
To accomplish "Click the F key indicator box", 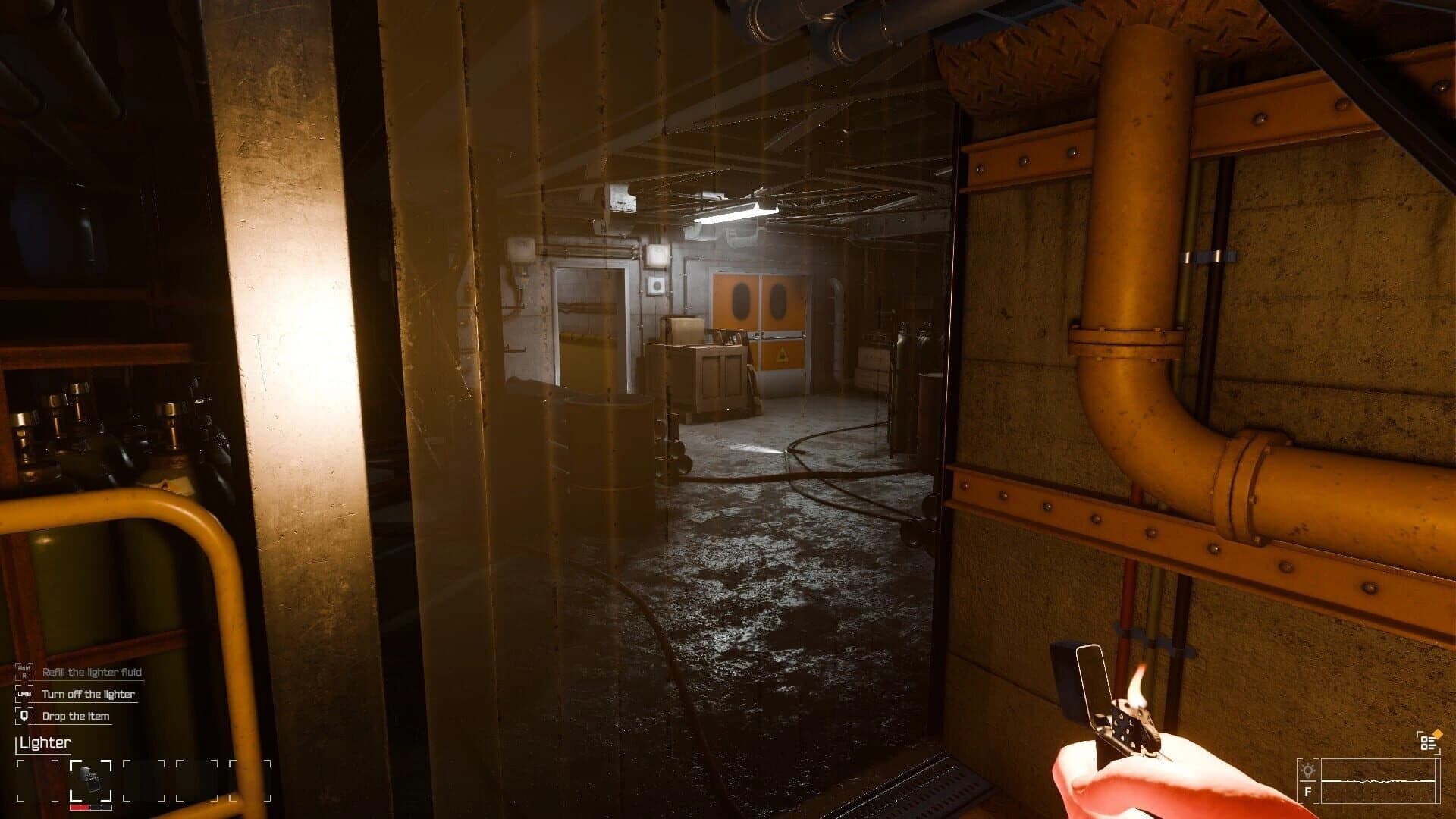I will (x=1307, y=792).
